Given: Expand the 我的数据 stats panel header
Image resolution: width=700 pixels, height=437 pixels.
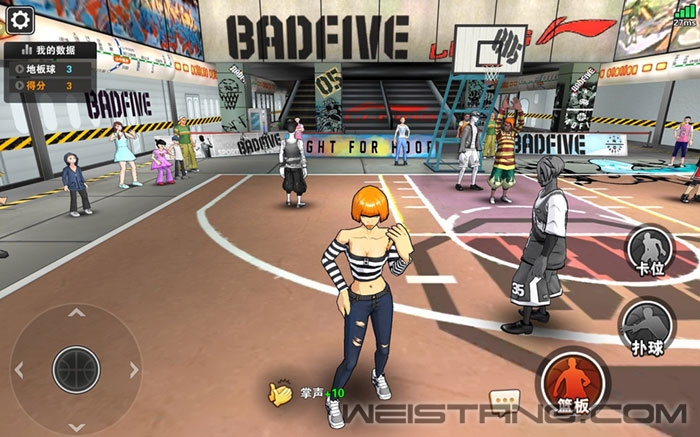Looking at the screenshot, I should (50, 49).
